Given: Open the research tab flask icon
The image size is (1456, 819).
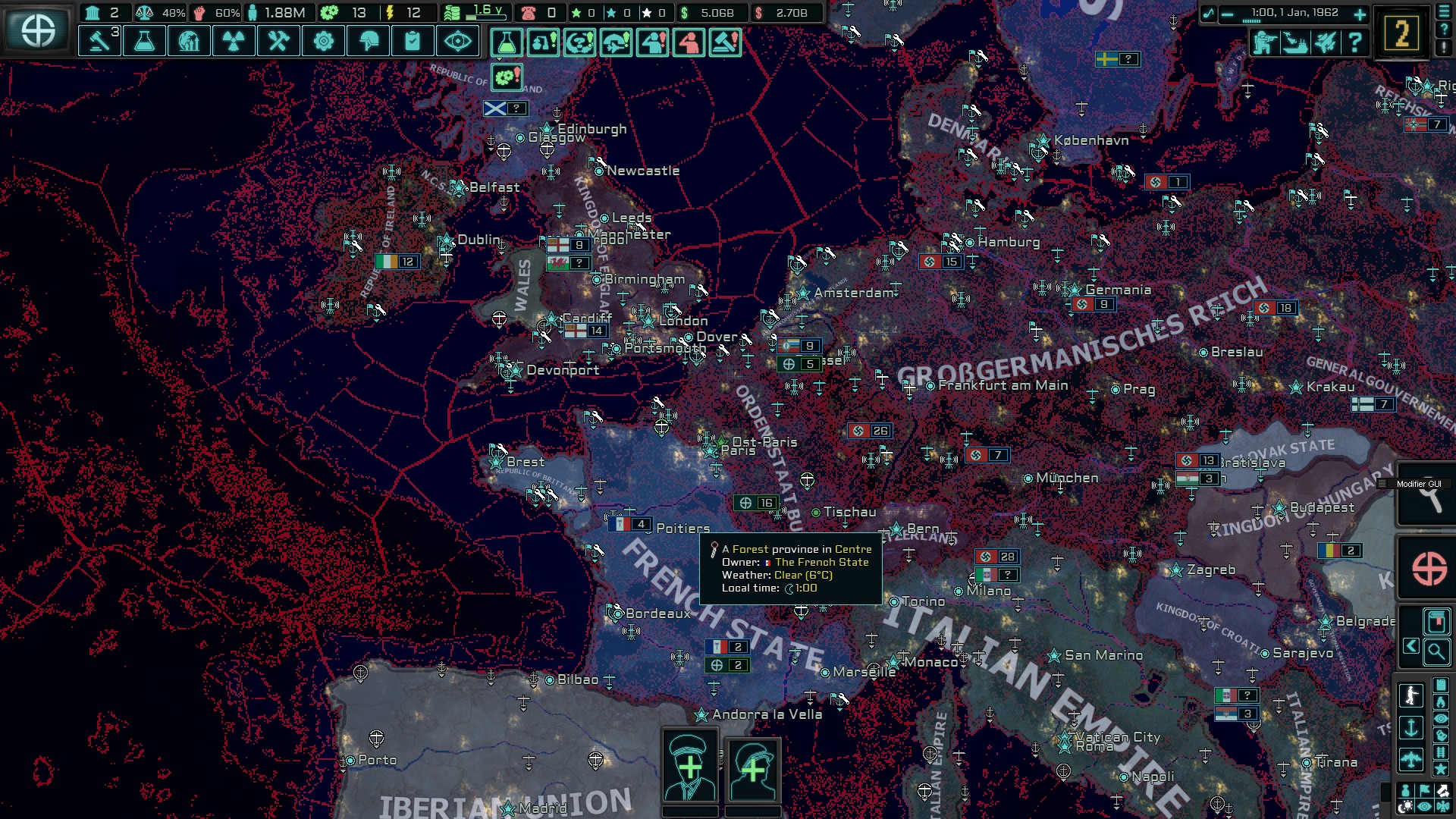Looking at the screenshot, I should pyautogui.click(x=146, y=41).
